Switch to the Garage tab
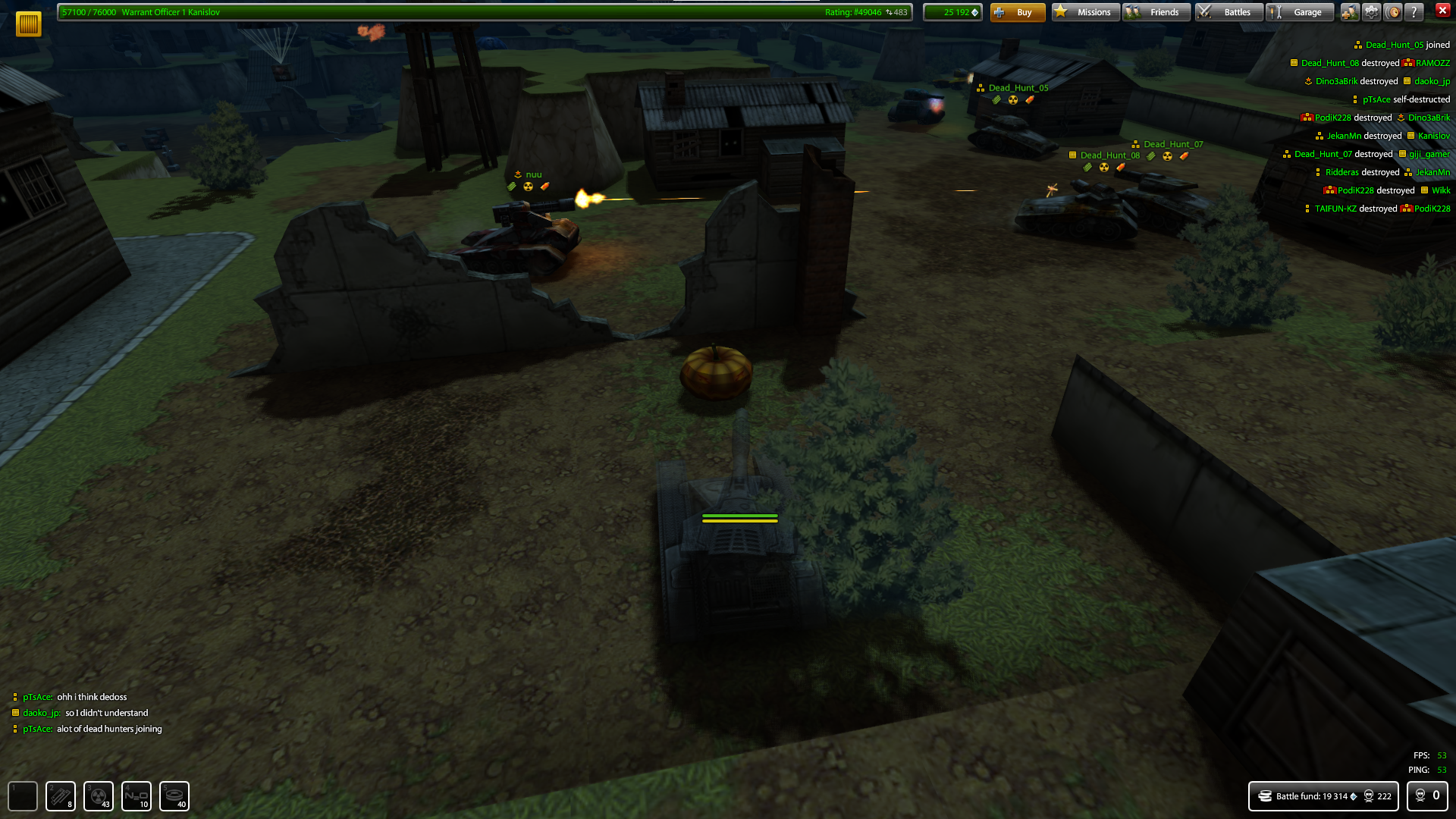Screen dimensions: 1456x819 pyautogui.click(x=1300, y=11)
